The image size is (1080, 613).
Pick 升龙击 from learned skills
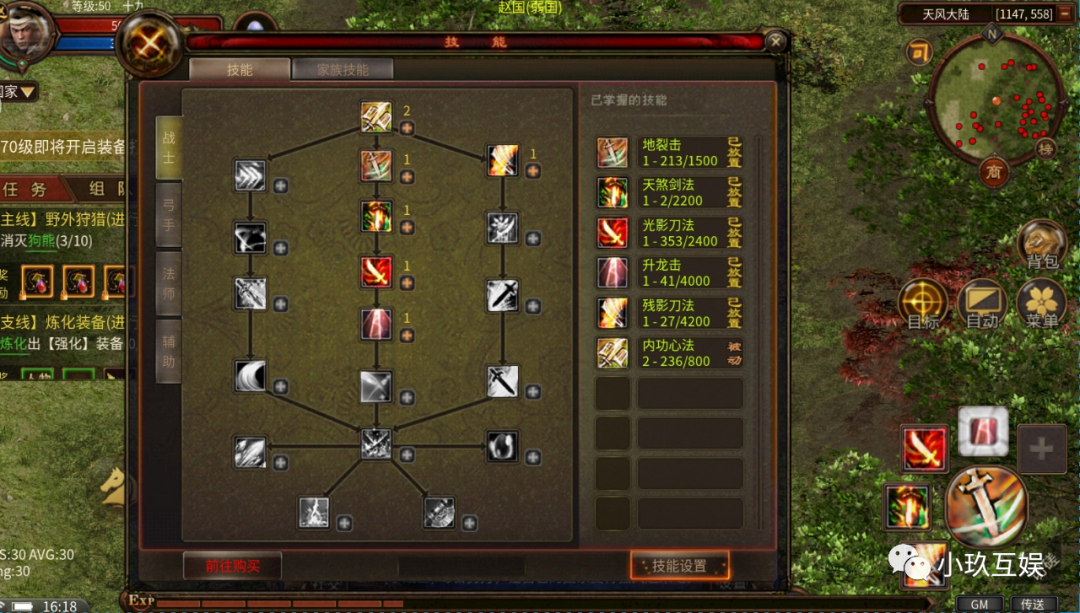(670, 273)
